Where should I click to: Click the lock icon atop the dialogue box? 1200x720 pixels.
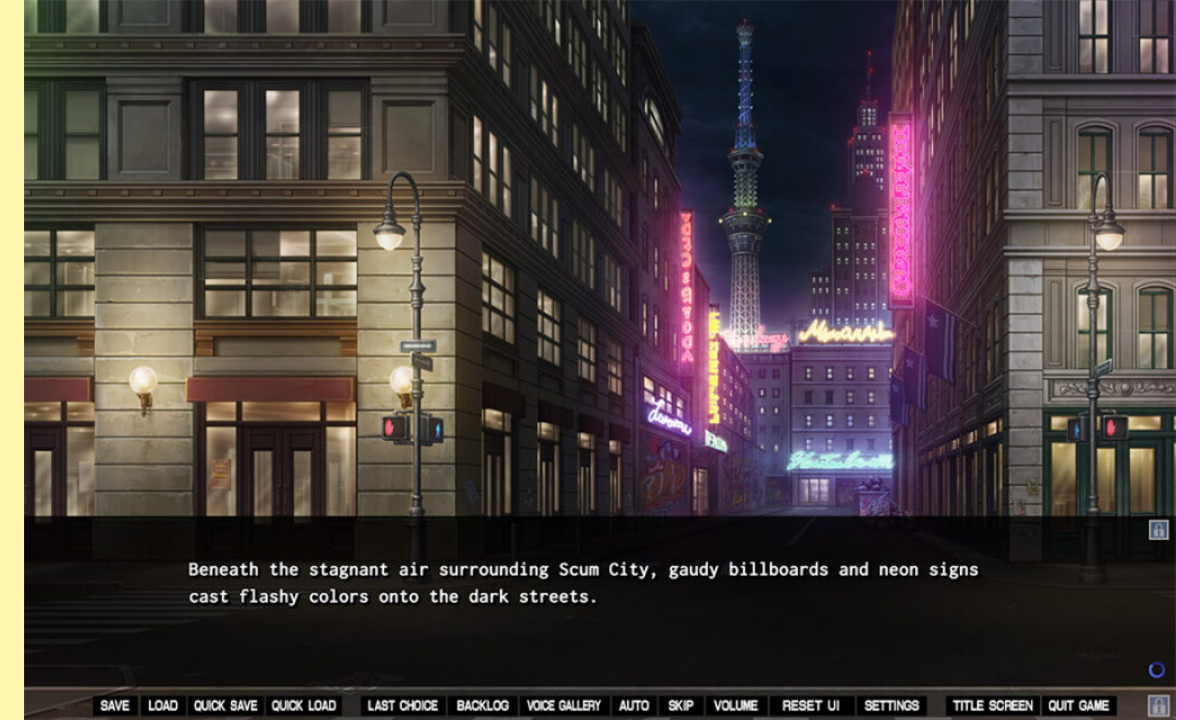[1159, 530]
